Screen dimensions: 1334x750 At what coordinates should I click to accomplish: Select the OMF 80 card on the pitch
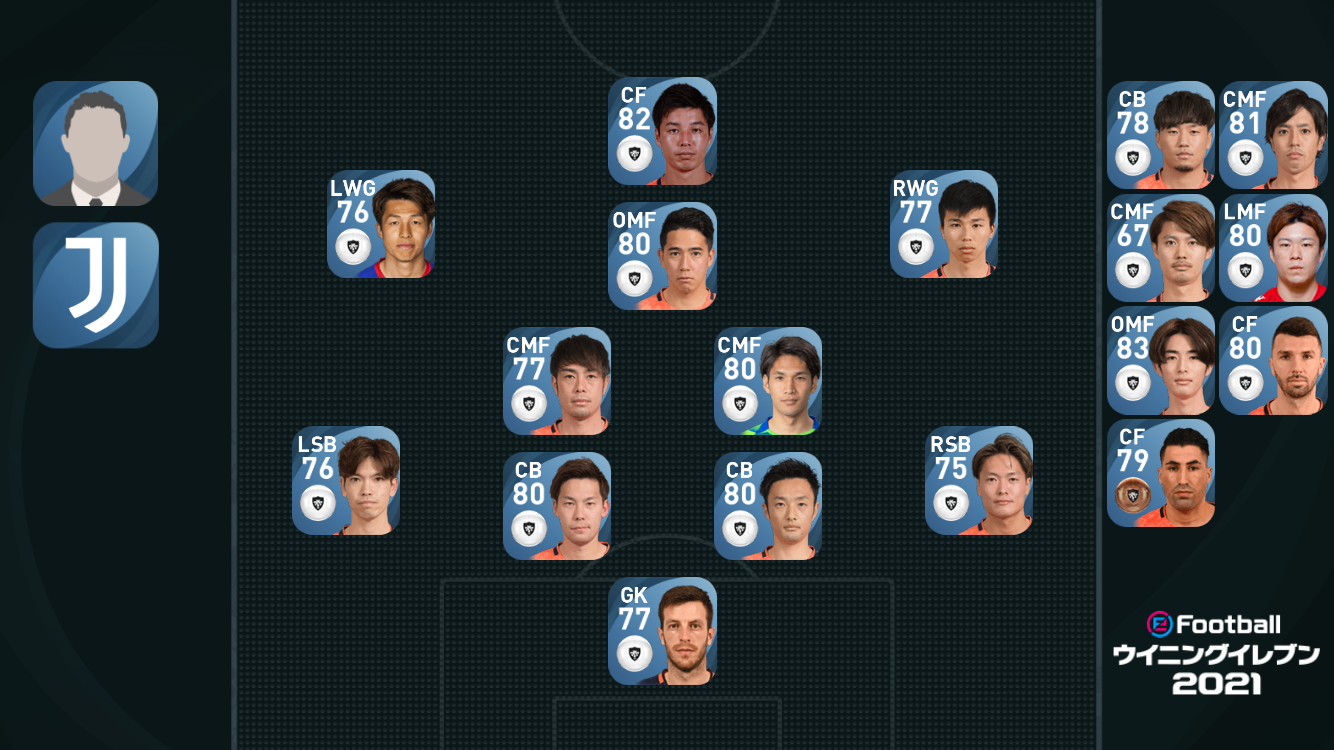pos(662,256)
